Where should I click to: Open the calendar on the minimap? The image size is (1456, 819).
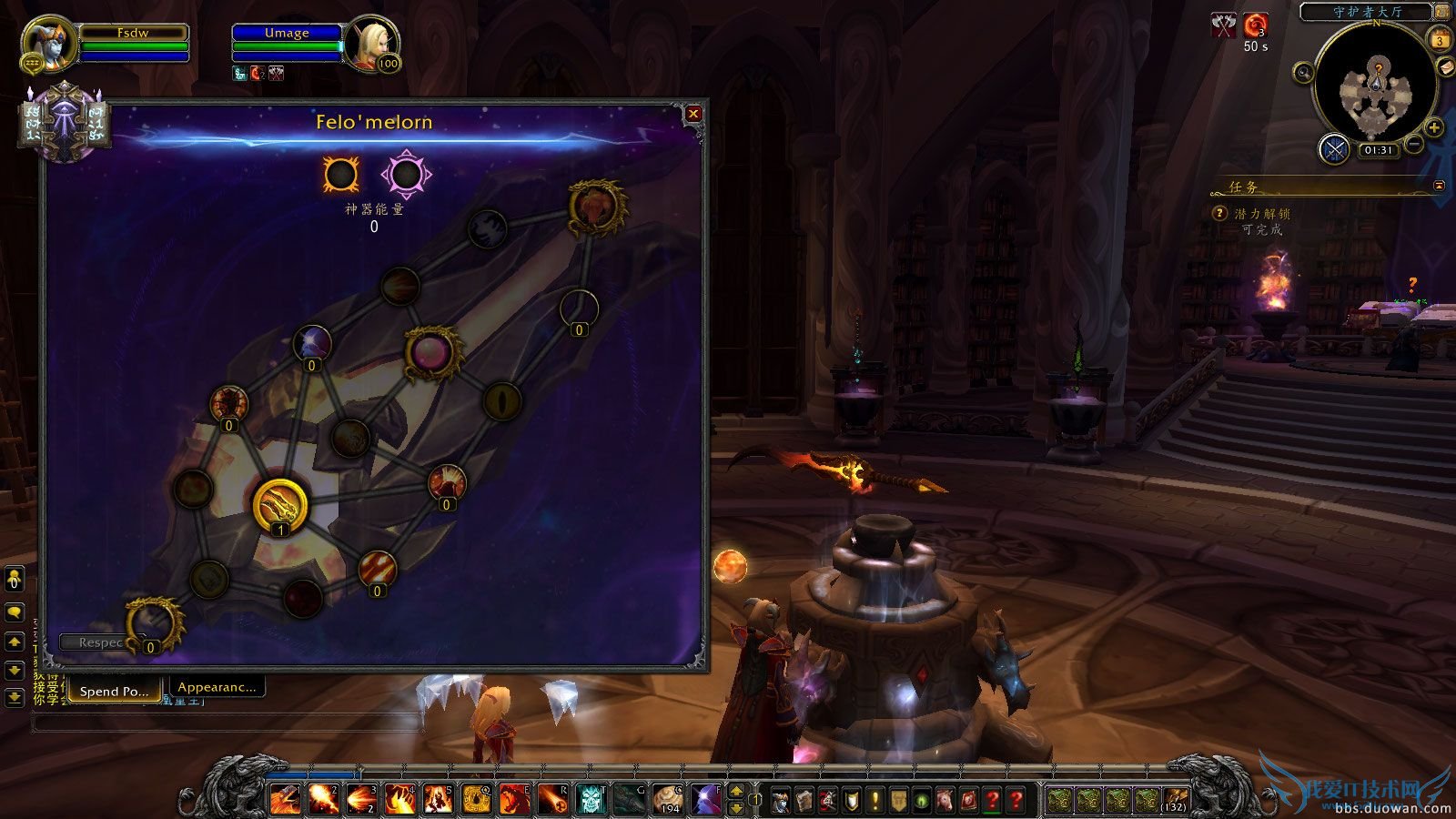[1440, 40]
